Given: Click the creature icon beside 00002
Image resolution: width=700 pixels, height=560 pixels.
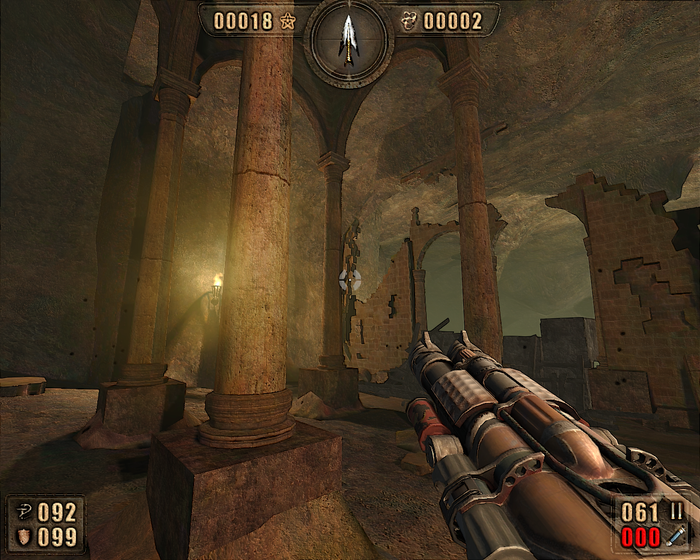Looking at the screenshot, I should (409, 20).
